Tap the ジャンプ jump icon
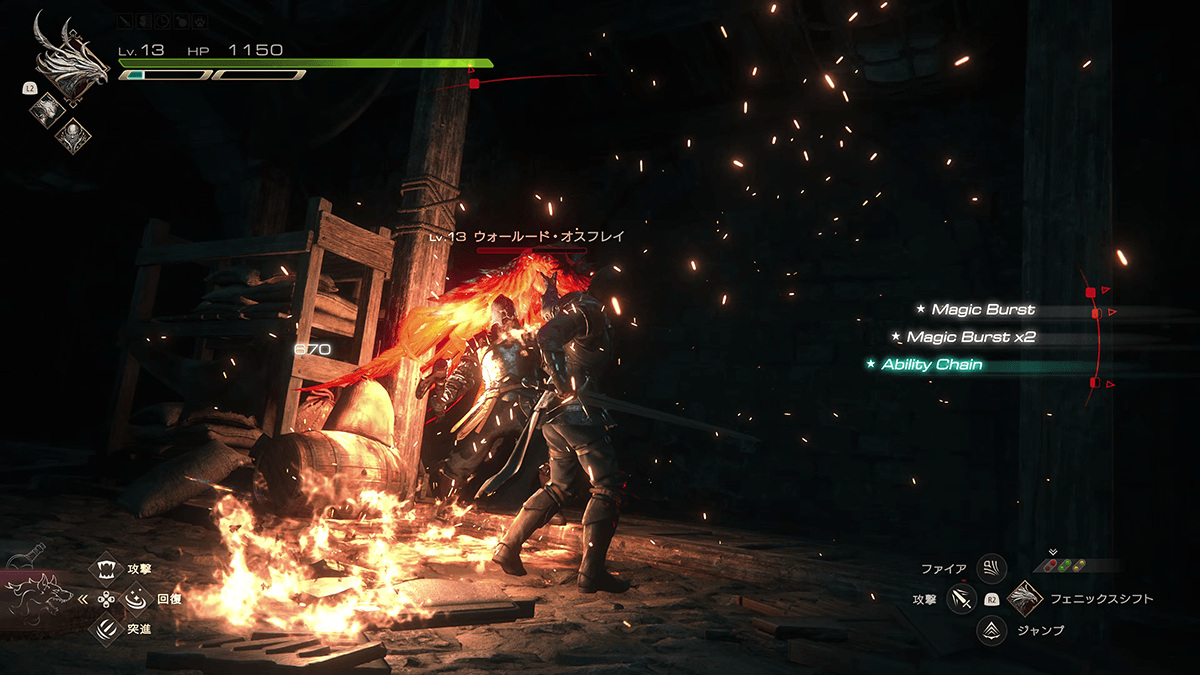Screen dimensions: 1200x675 (x=991, y=630)
